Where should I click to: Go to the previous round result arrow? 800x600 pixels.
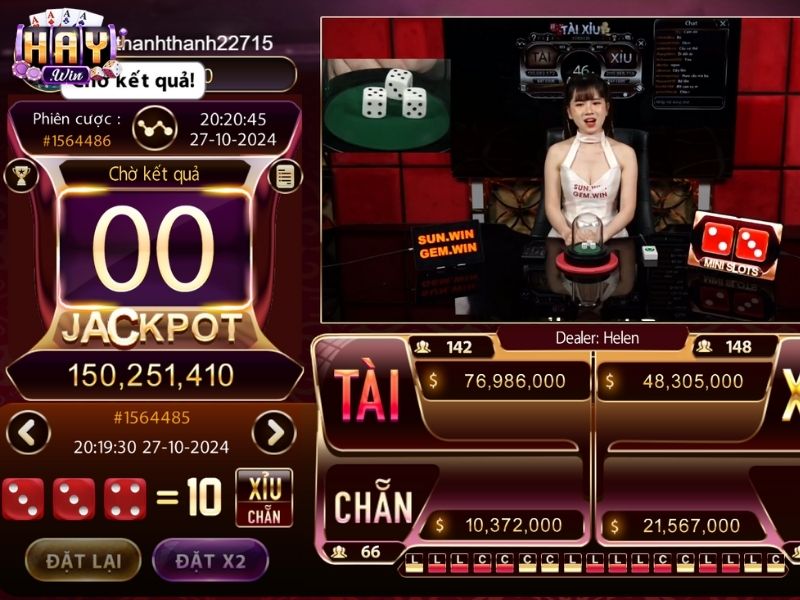pyautogui.click(x=28, y=433)
